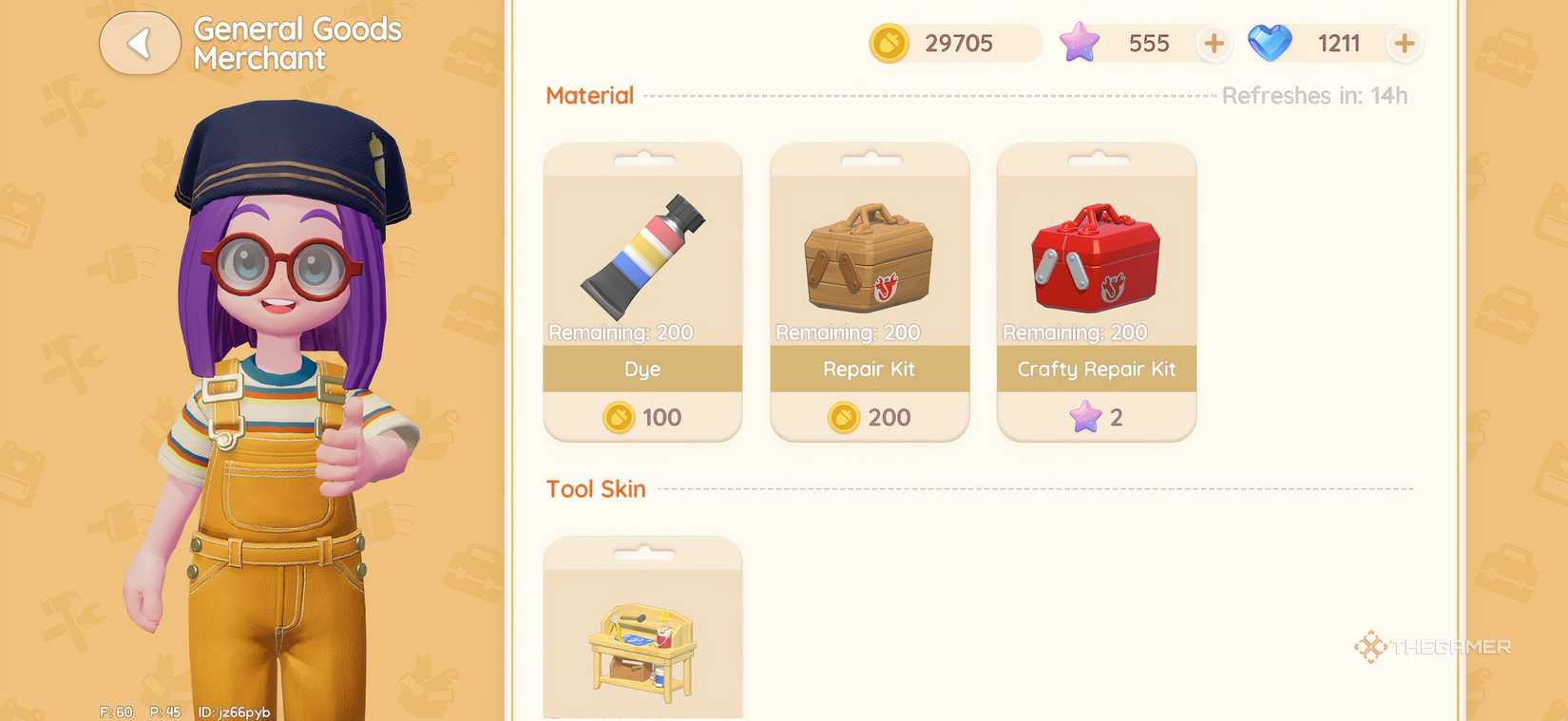Click the coin icon on the Dye price
This screenshot has height=721, width=1568.
(618, 417)
